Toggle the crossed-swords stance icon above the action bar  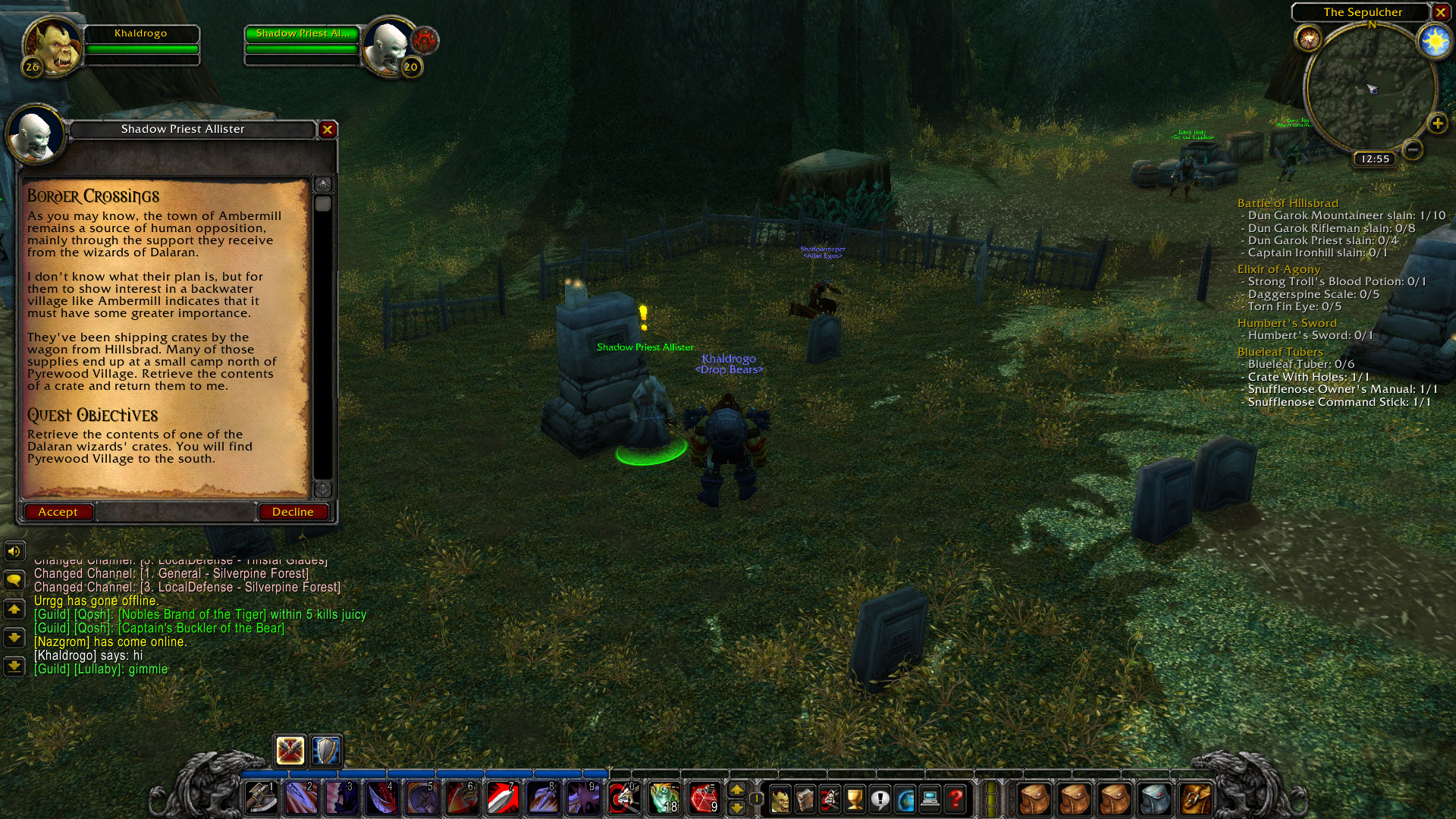coord(288,752)
